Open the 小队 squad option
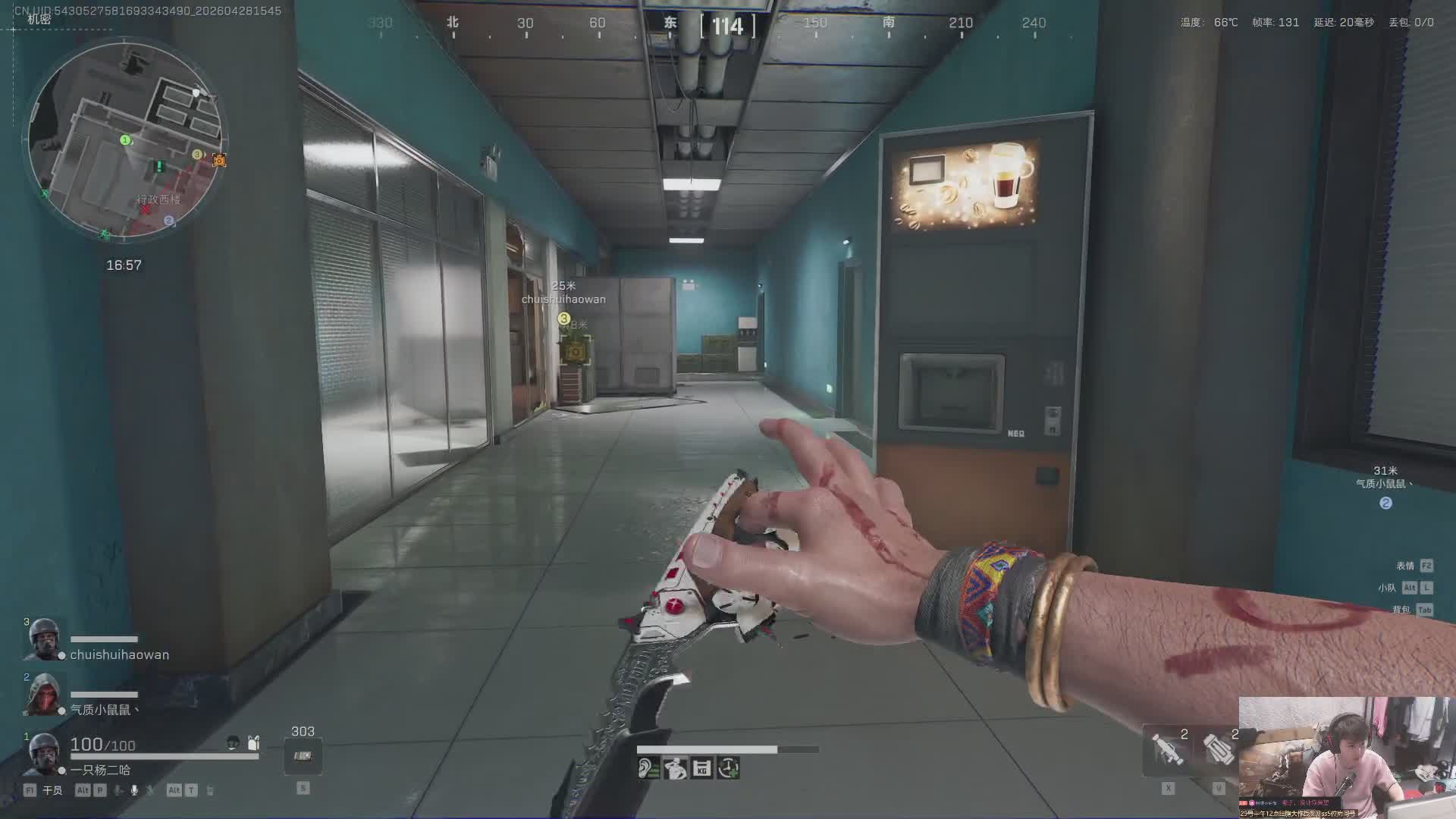Image resolution: width=1456 pixels, height=819 pixels. (1387, 588)
